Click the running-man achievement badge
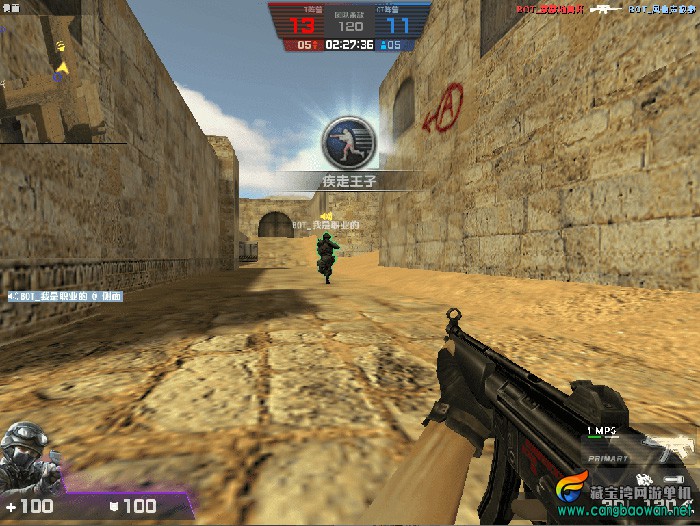Viewport: 700px width, 526px height. 349,142
